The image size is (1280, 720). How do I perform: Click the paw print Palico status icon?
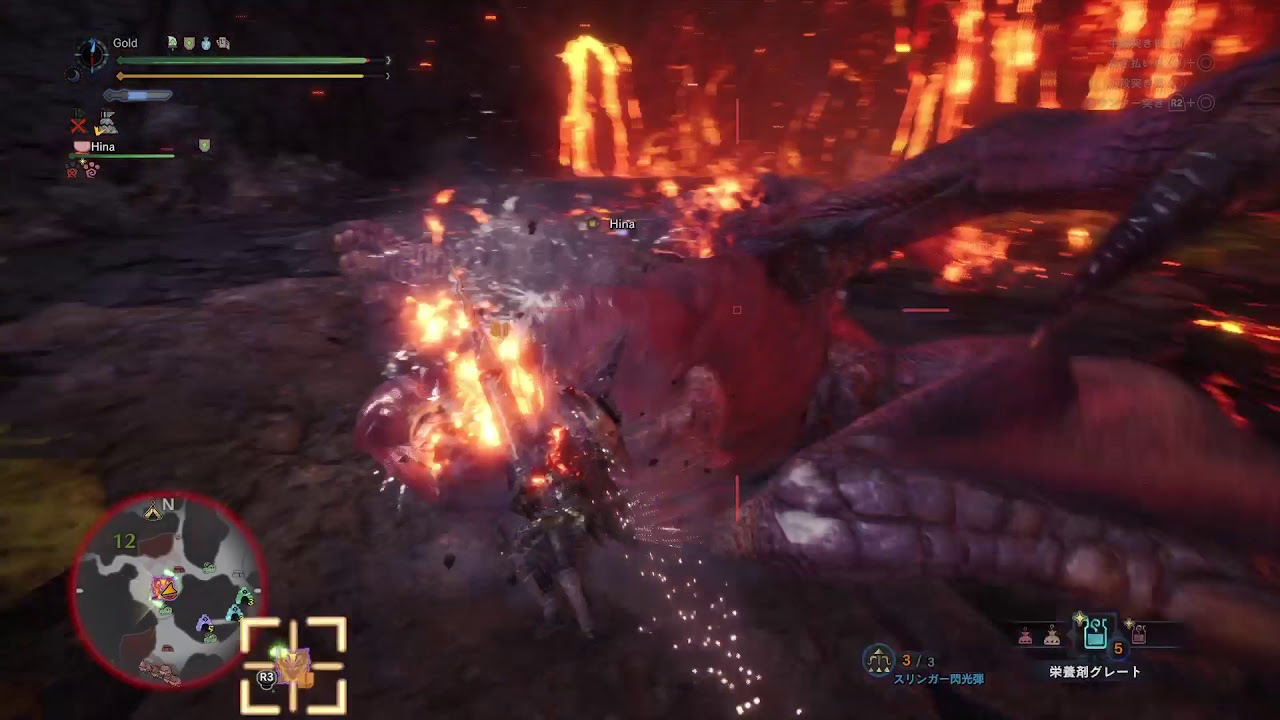(93, 168)
